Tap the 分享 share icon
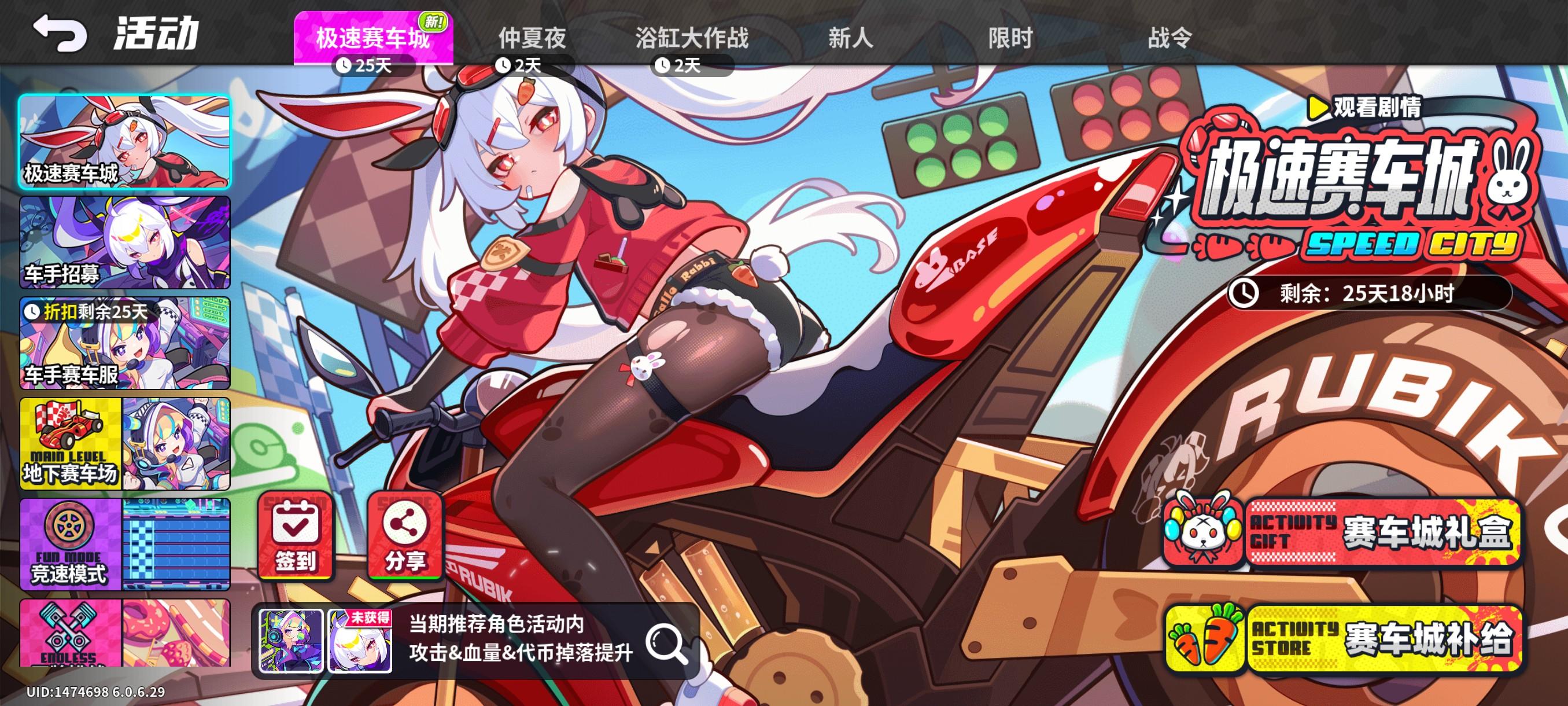The height and width of the screenshot is (706, 1568). [x=404, y=536]
